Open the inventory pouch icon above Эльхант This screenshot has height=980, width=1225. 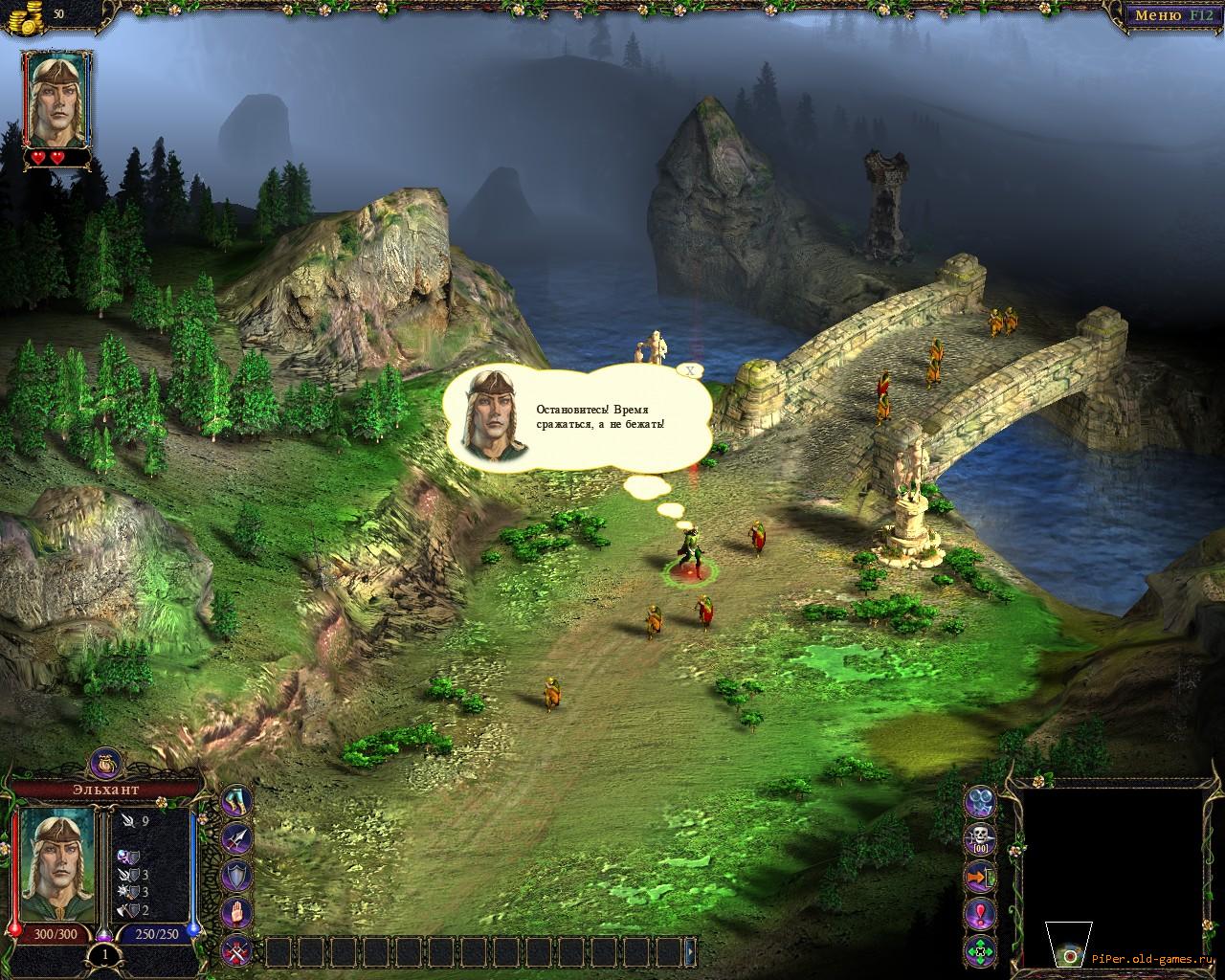pyautogui.click(x=103, y=765)
